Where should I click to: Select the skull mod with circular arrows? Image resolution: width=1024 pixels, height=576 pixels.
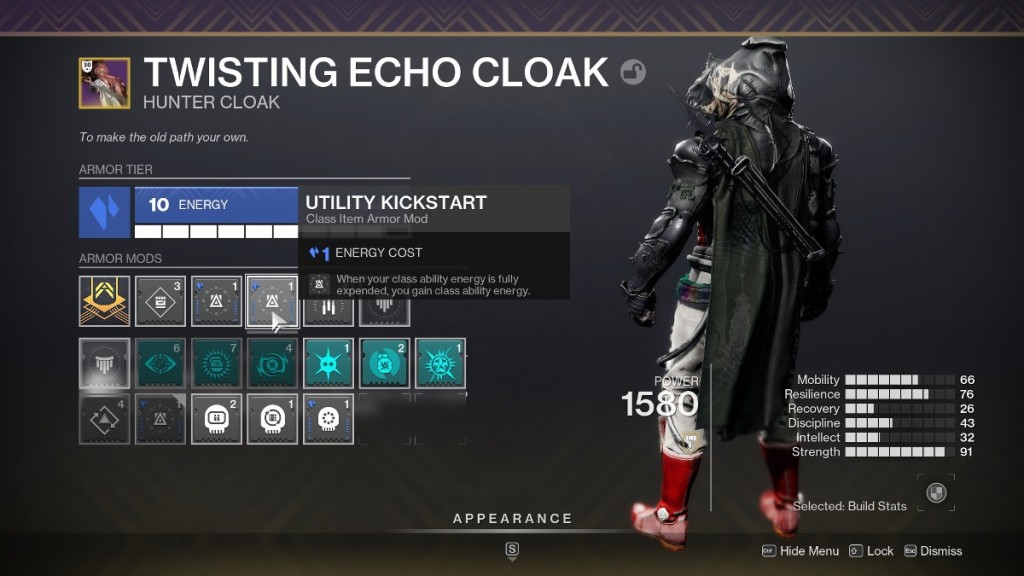(x=272, y=419)
